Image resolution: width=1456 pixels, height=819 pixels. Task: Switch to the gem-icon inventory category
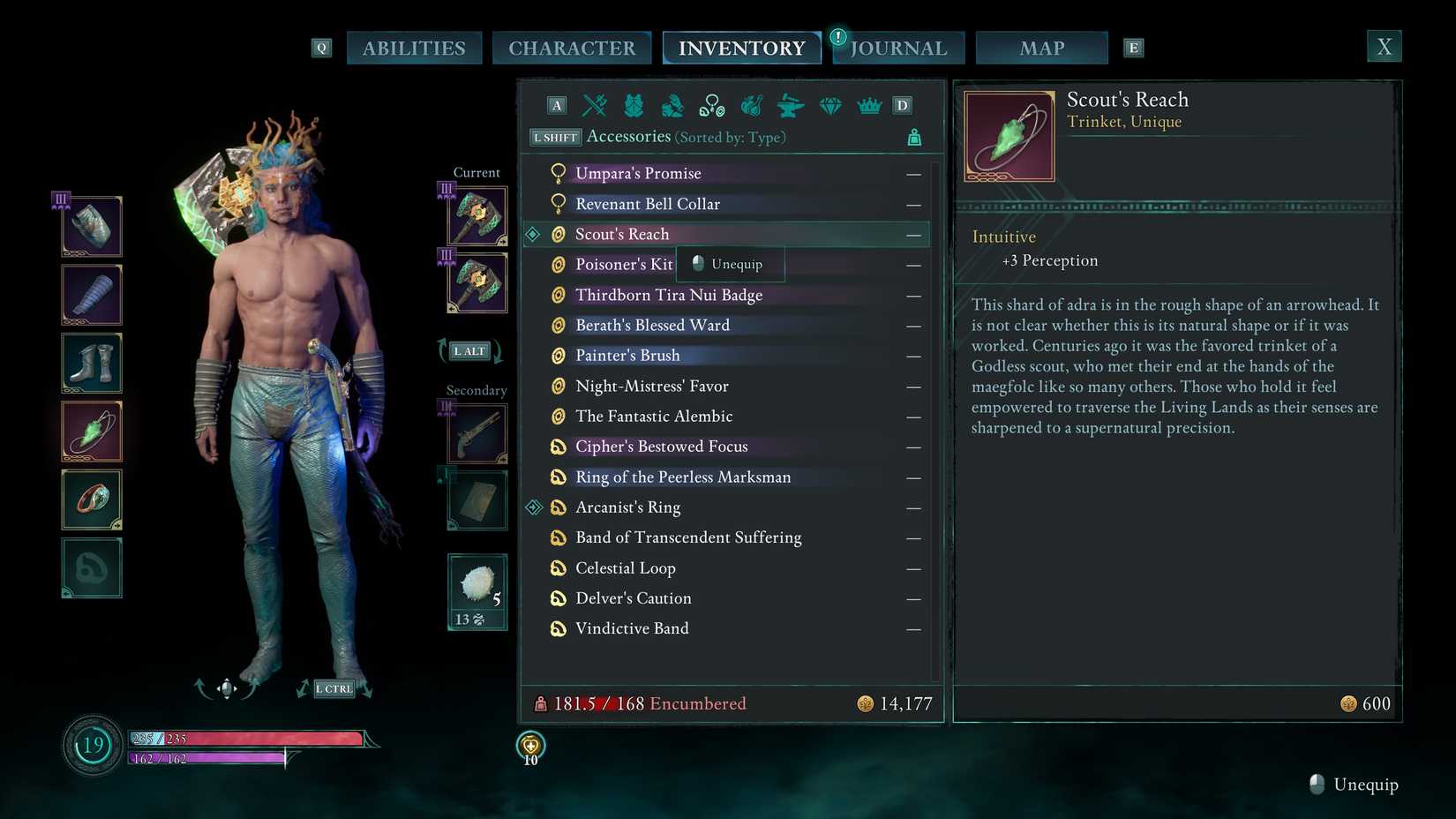830,106
